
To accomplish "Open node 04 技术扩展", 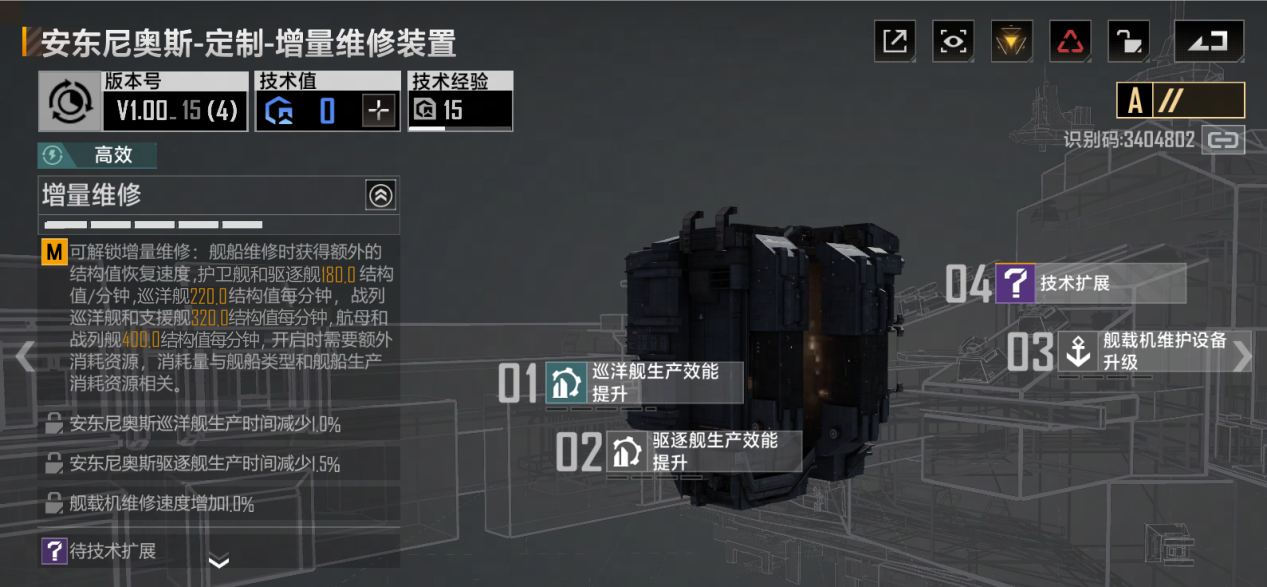I will (x=1090, y=284).
